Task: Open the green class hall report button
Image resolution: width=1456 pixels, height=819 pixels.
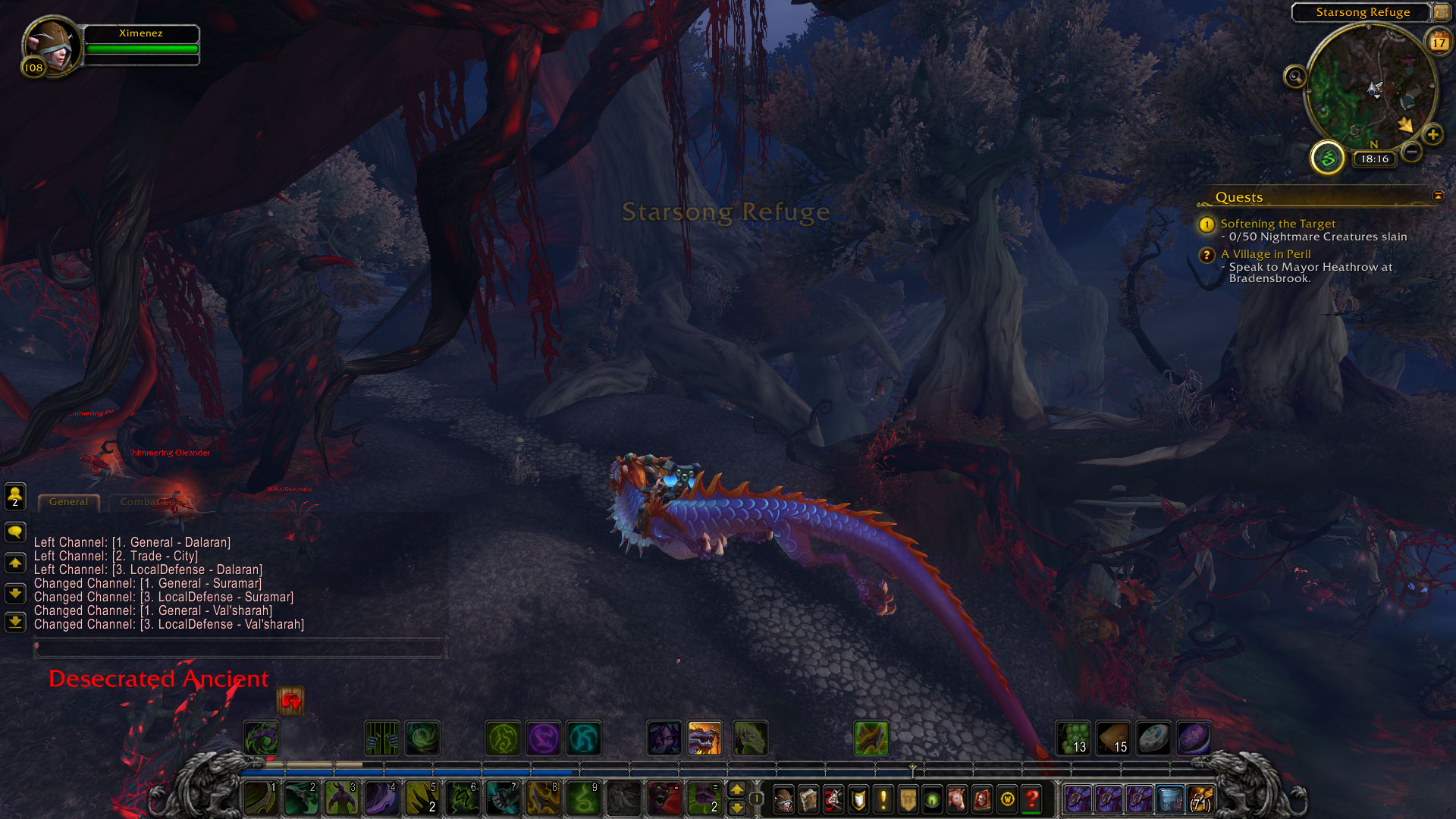Action: click(1328, 158)
